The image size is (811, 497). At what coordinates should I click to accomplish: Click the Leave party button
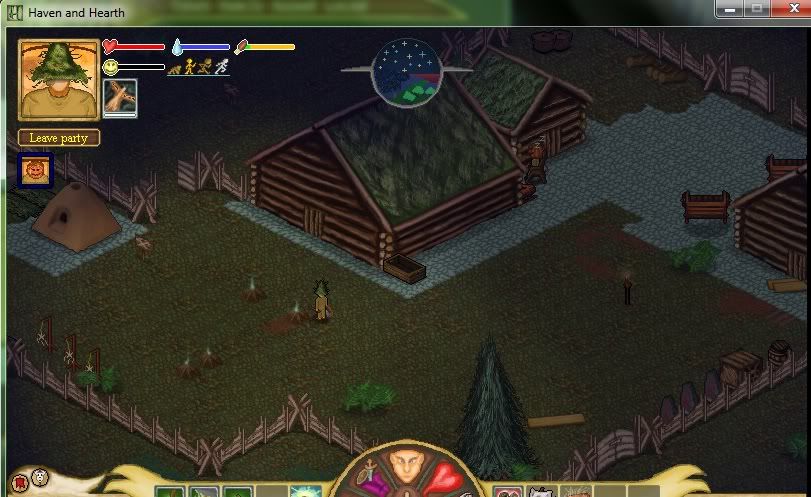click(x=59, y=138)
